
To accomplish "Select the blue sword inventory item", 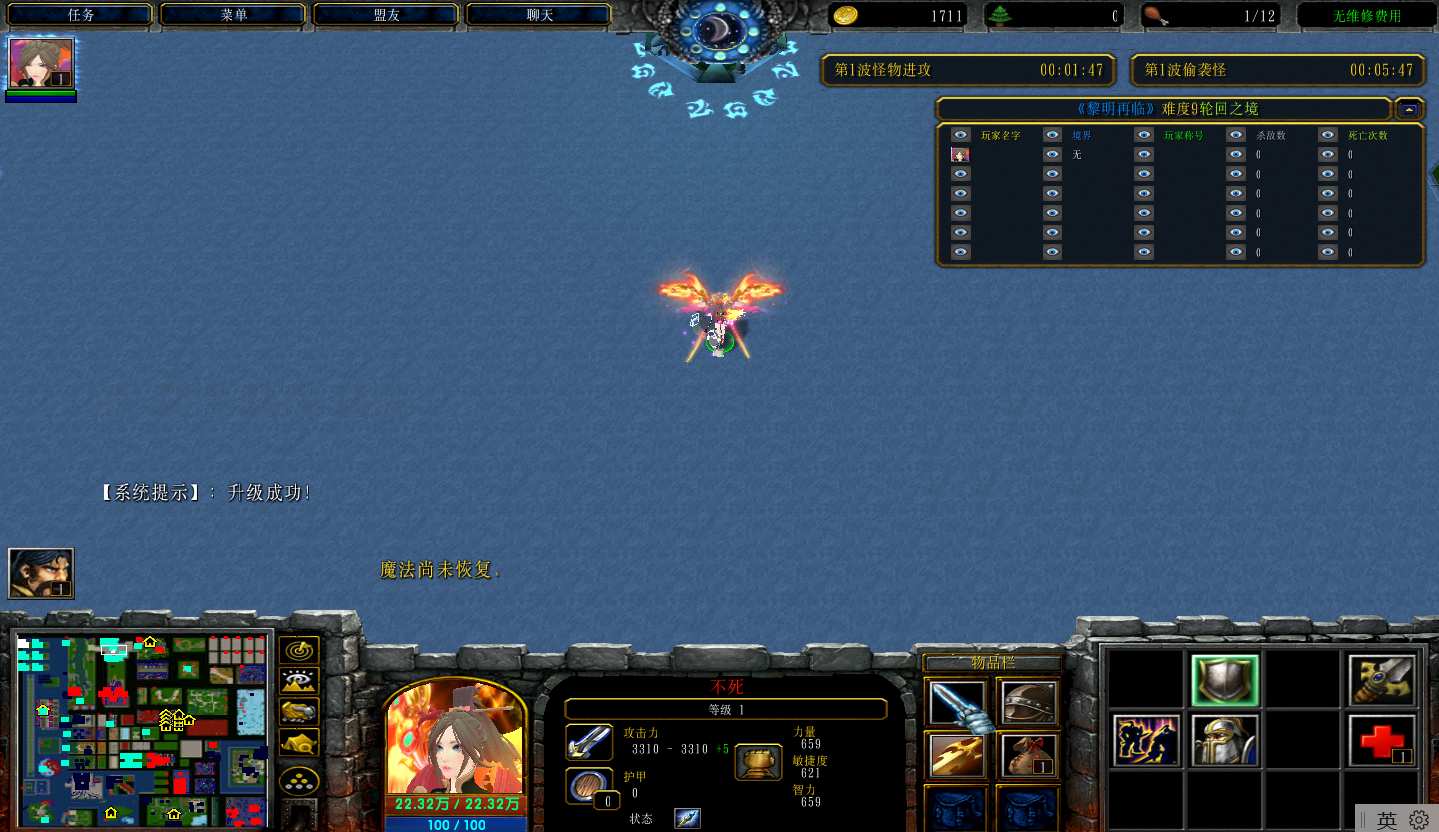I will point(957,702).
